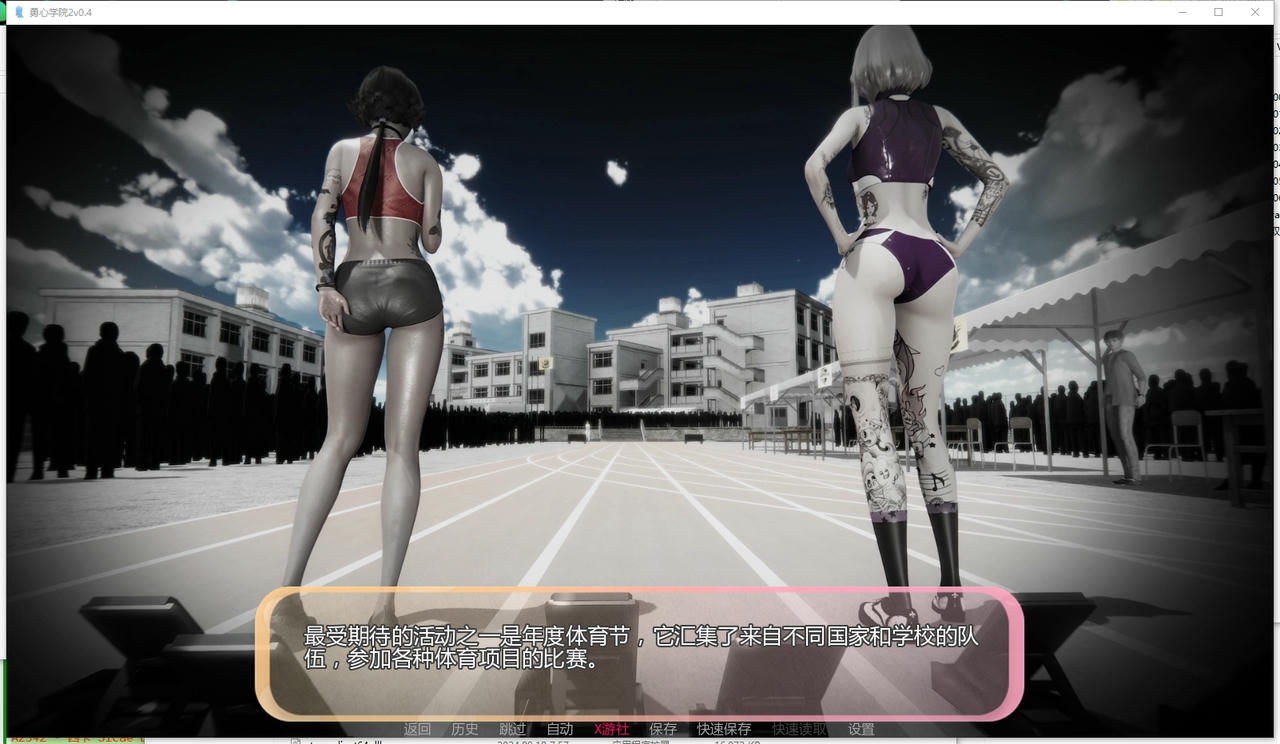The width and height of the screenshot is (1280, 744).
Task: Follow the pink X游社 link
Action: [x=610, y=729]
